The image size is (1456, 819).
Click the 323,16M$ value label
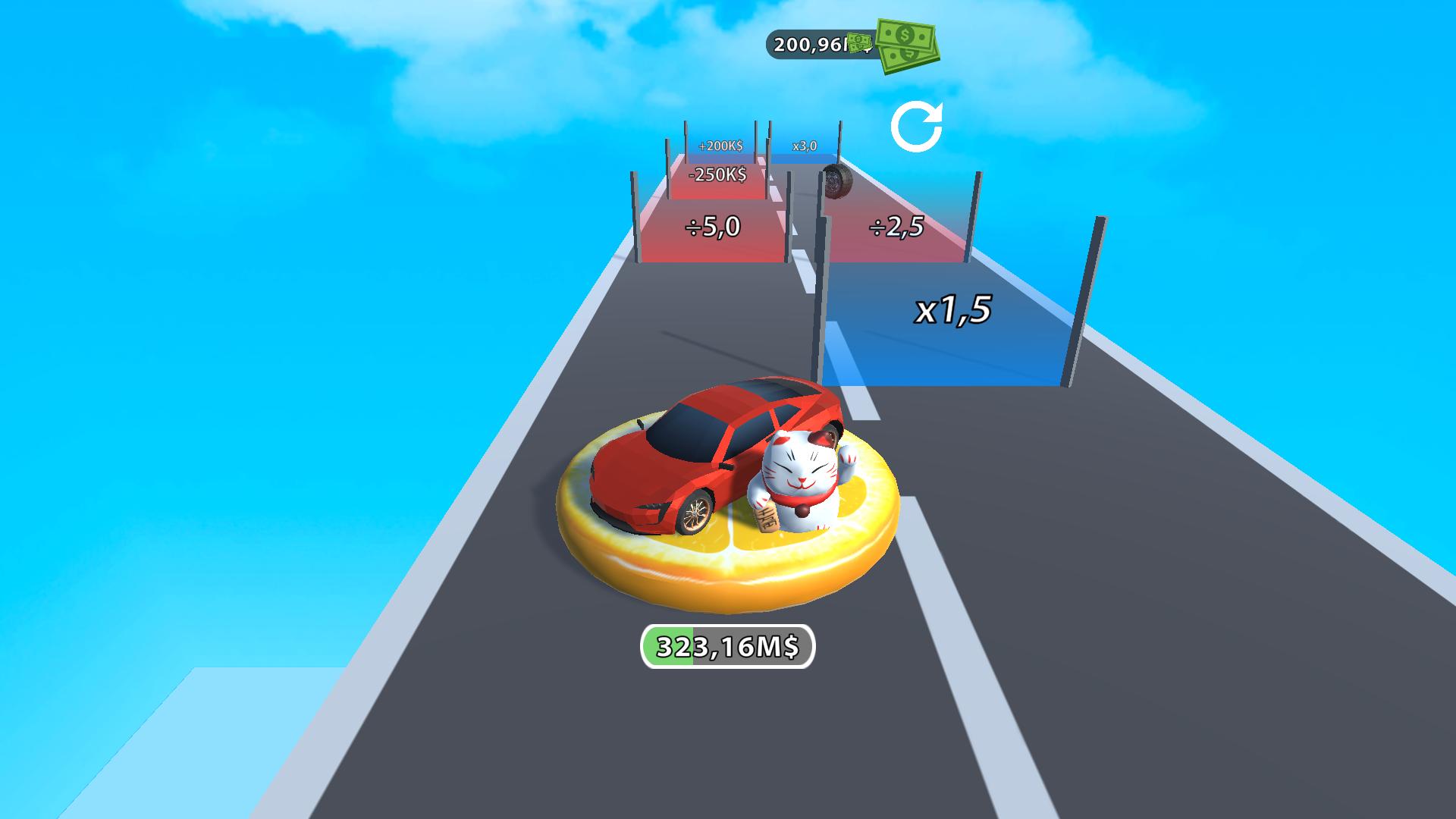click(x=728, y=645)
